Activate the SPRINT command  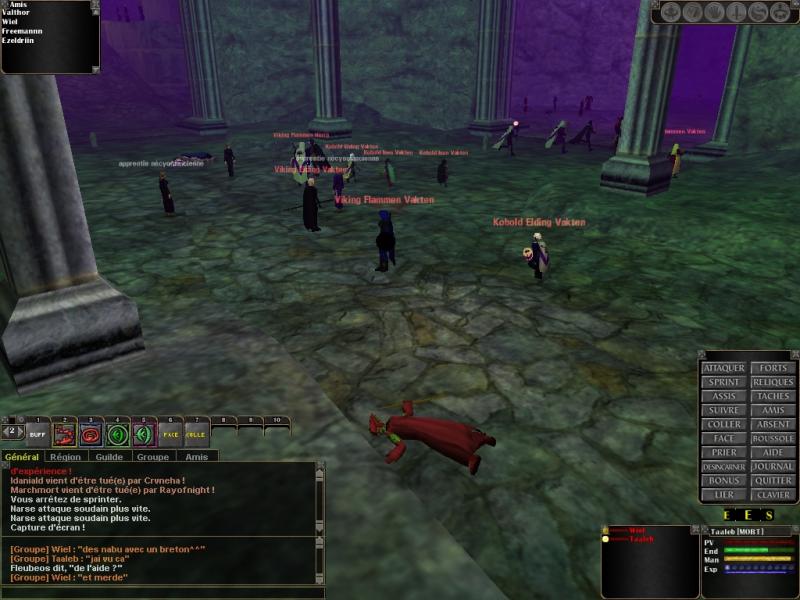coord(723,382)
